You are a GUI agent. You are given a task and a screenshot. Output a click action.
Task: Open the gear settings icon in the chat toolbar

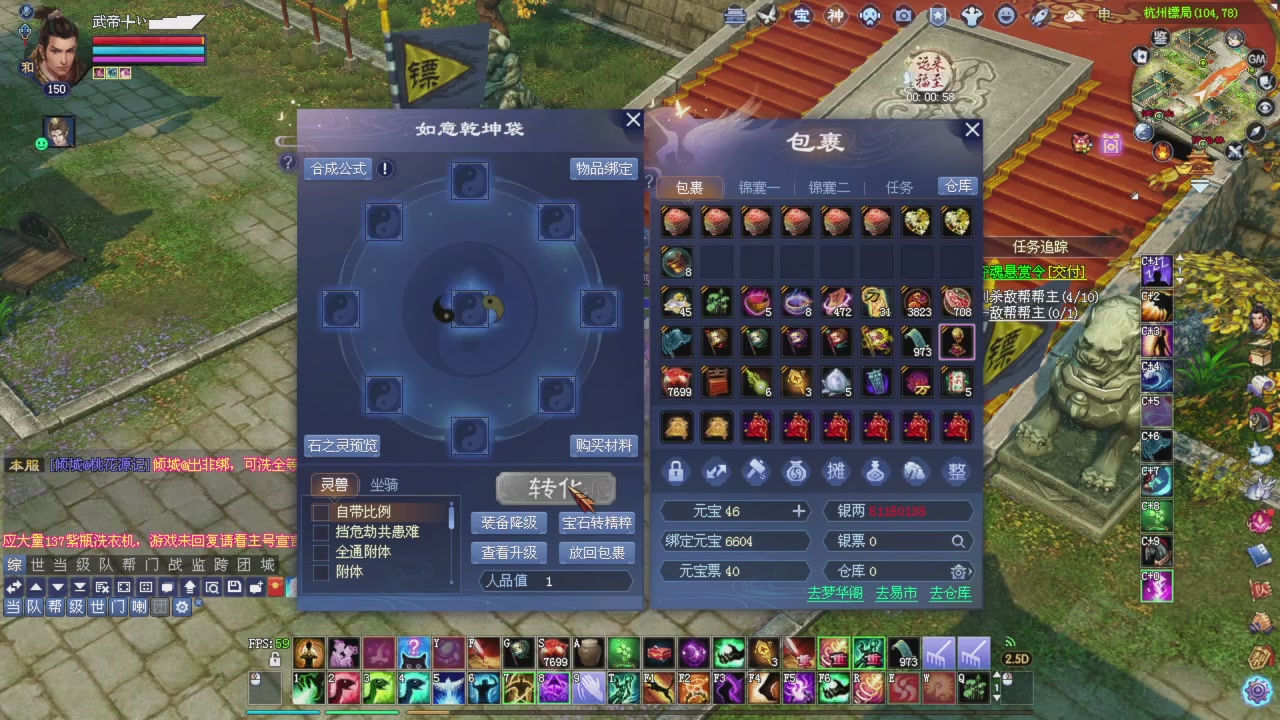182,607
